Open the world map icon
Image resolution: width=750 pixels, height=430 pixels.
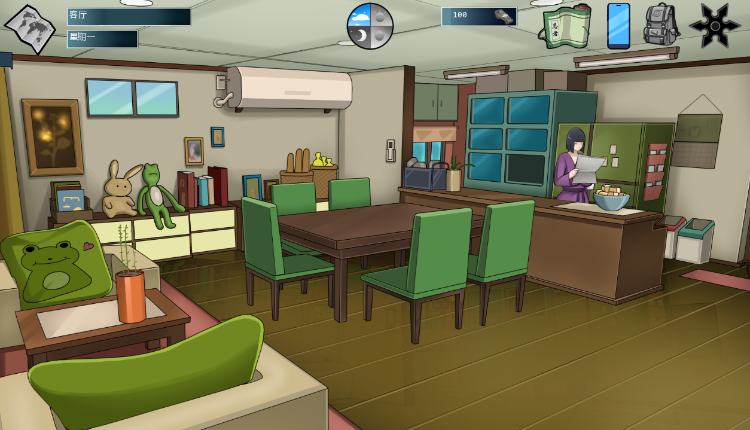tap(29, 27)
